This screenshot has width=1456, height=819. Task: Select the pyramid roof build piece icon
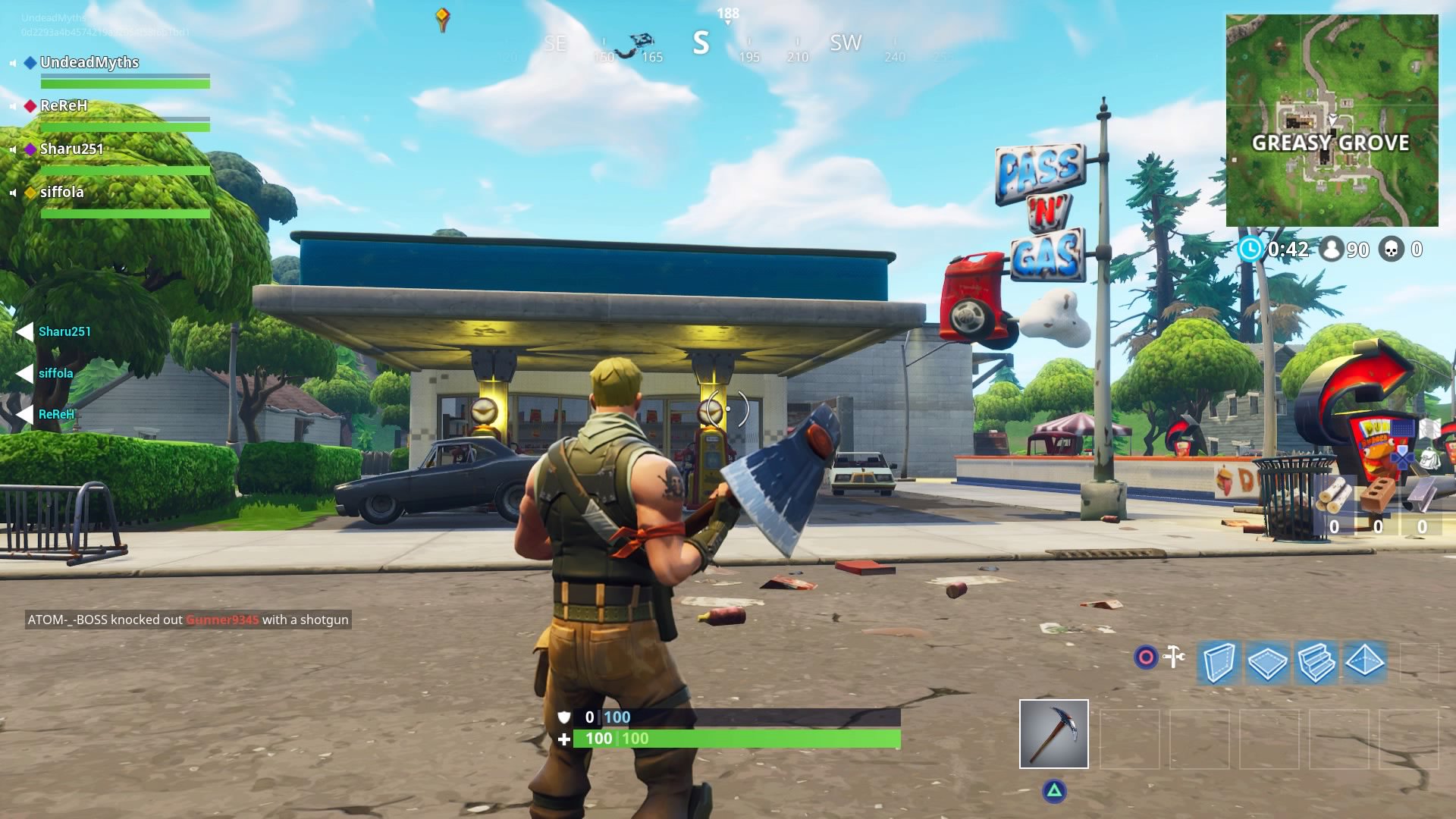pos(1366,661)
